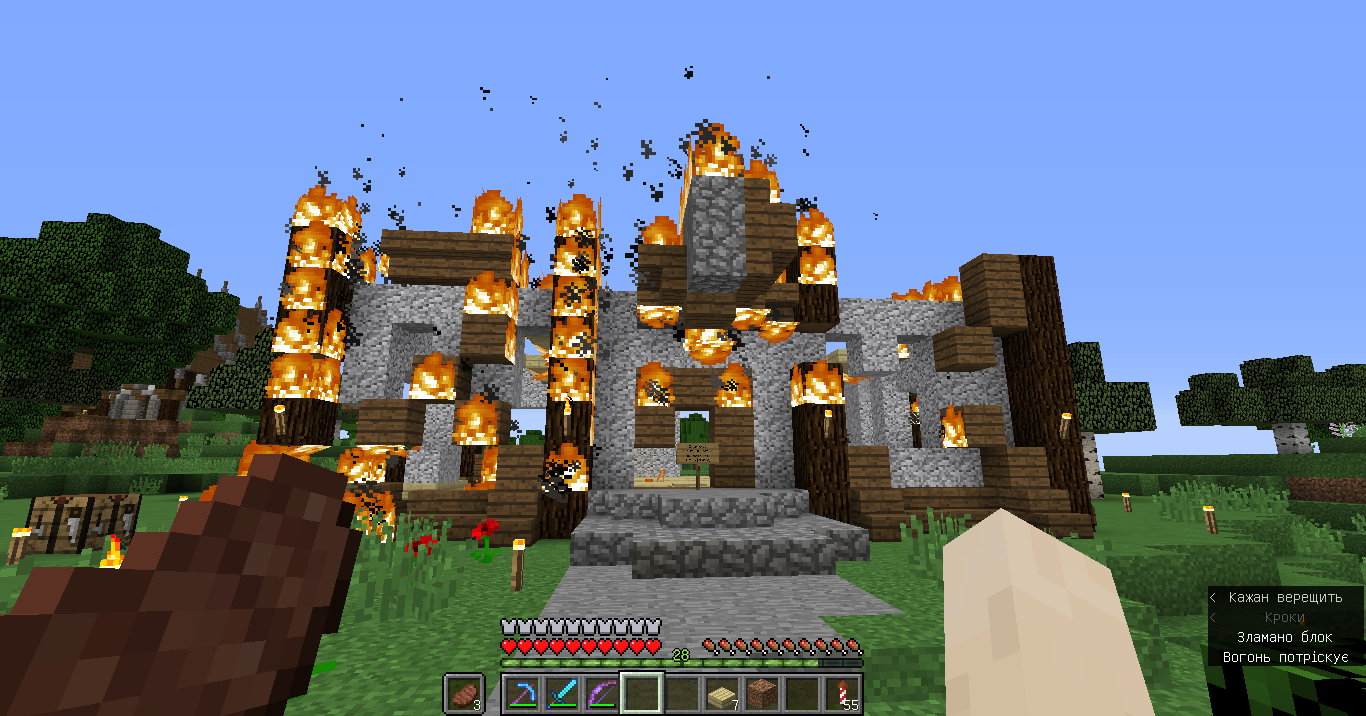Select the diamond sword hotbar slot
1366x716 pixels.
click(x=561, y=693)
